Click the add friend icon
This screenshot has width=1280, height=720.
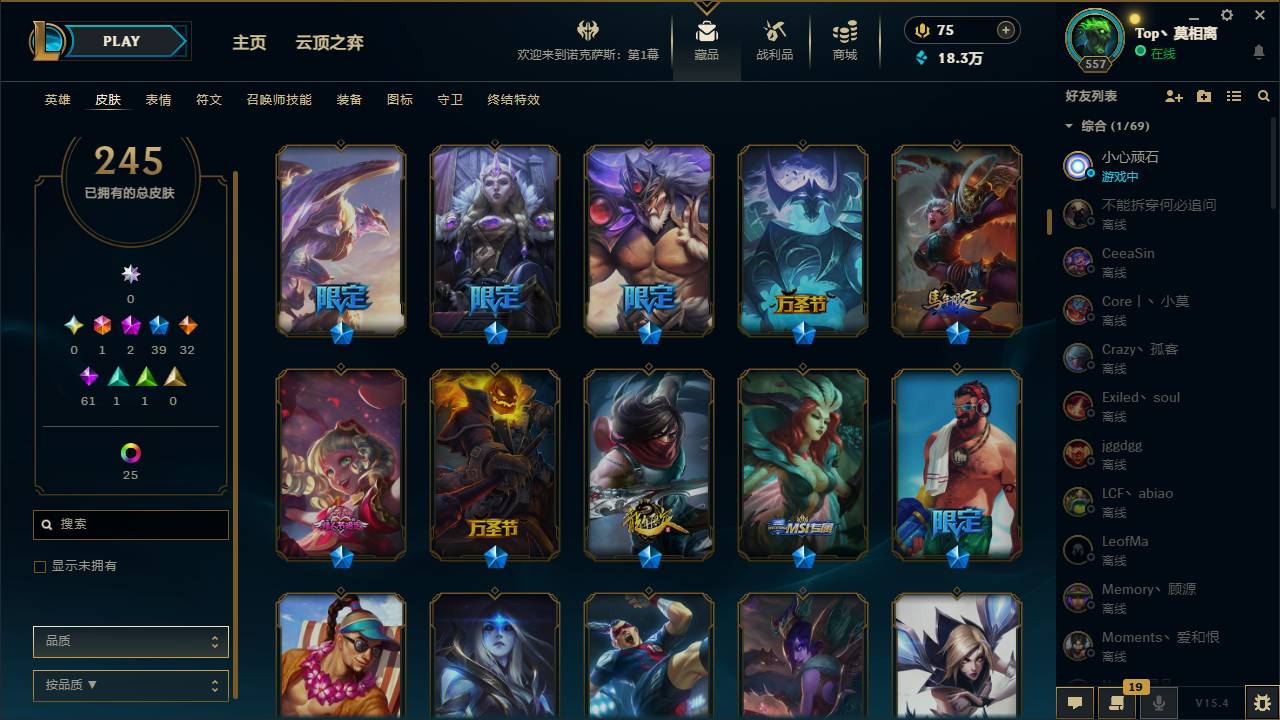(1174, 96)
